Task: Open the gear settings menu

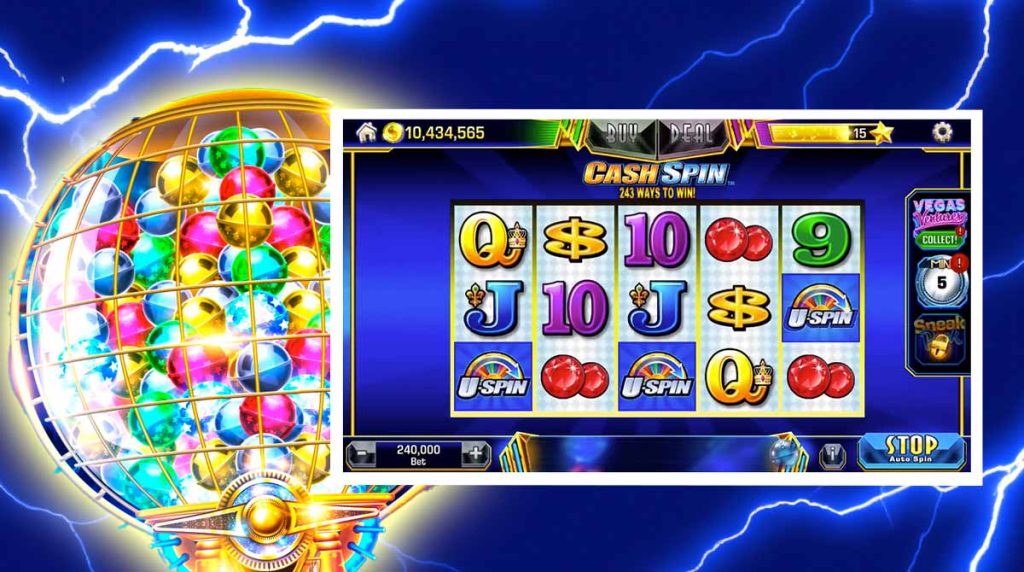Action: click(x=941, y=132)
